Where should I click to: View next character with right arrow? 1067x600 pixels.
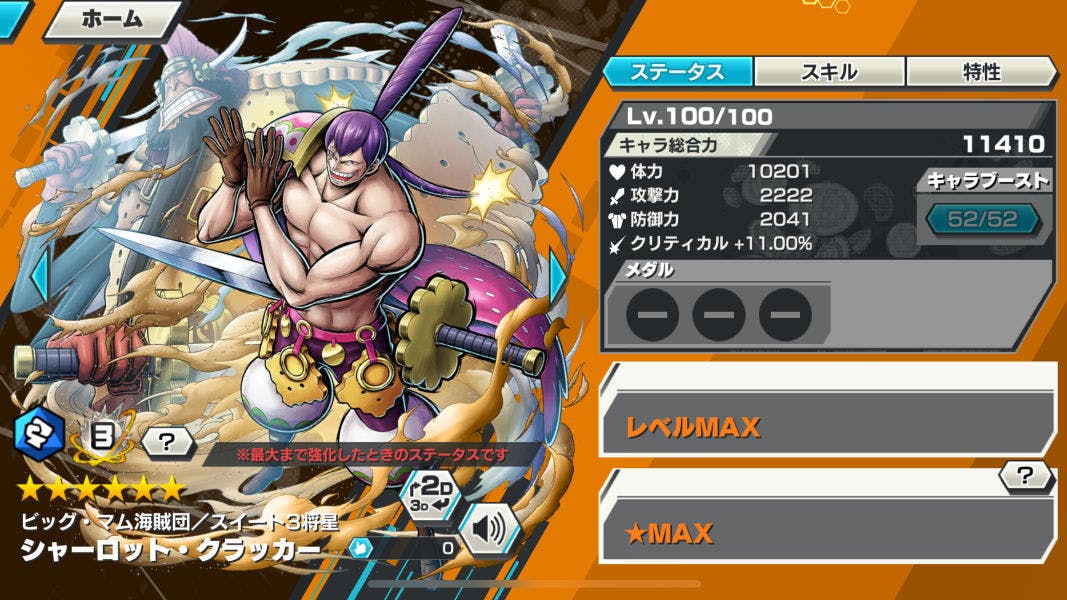(558, 278)
